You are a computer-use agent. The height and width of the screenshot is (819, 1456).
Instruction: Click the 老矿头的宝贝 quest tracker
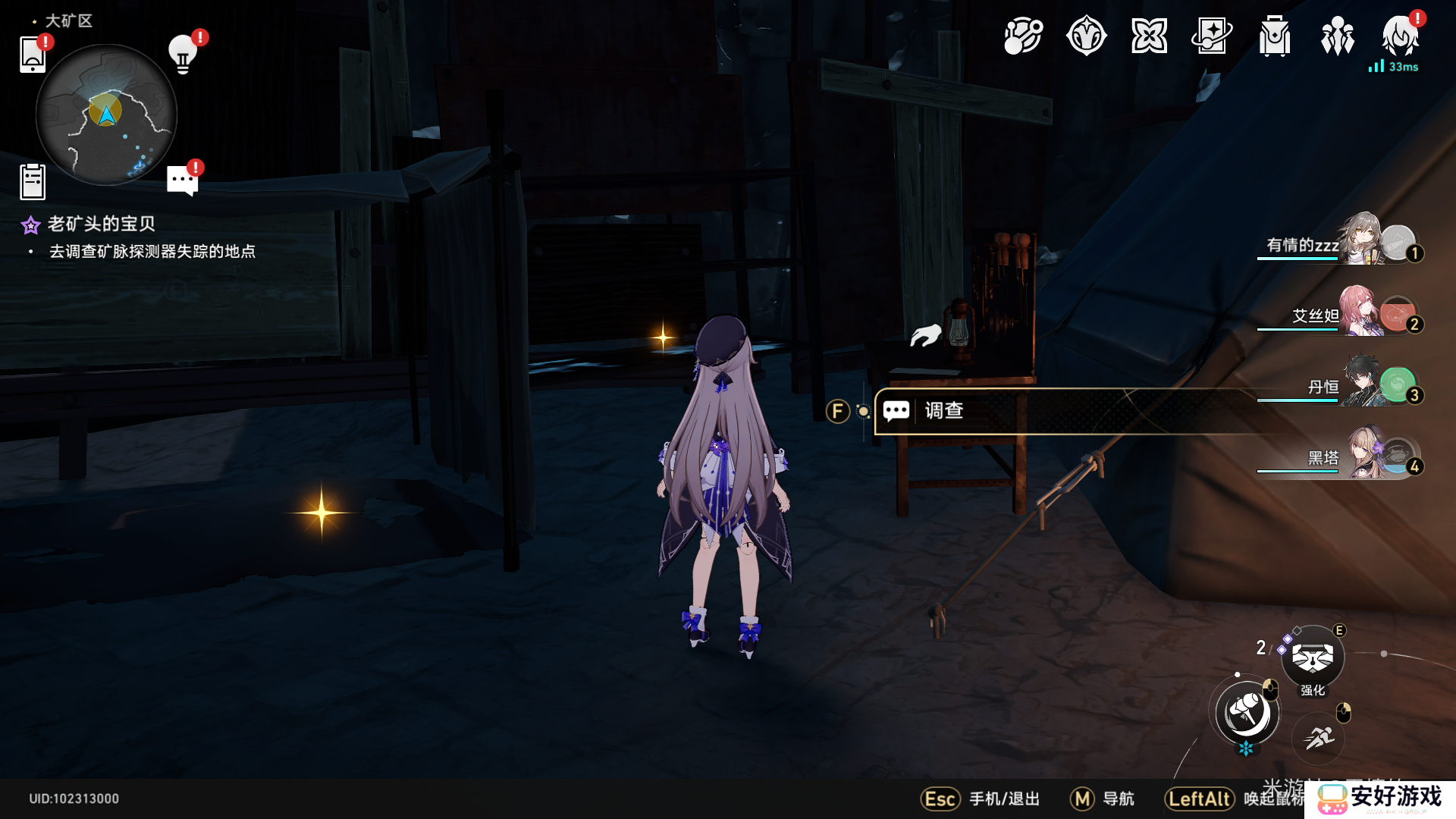pyautogui.click(x=101, y=224)
